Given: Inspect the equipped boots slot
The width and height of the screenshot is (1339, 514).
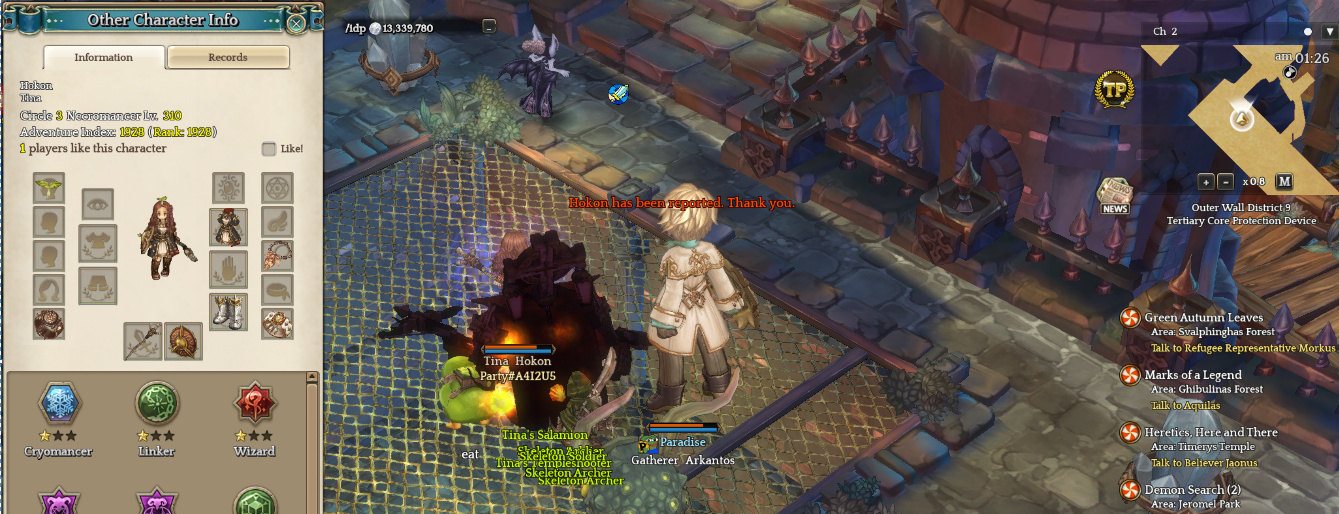Looking at the screenshot, I should point(228,311).
